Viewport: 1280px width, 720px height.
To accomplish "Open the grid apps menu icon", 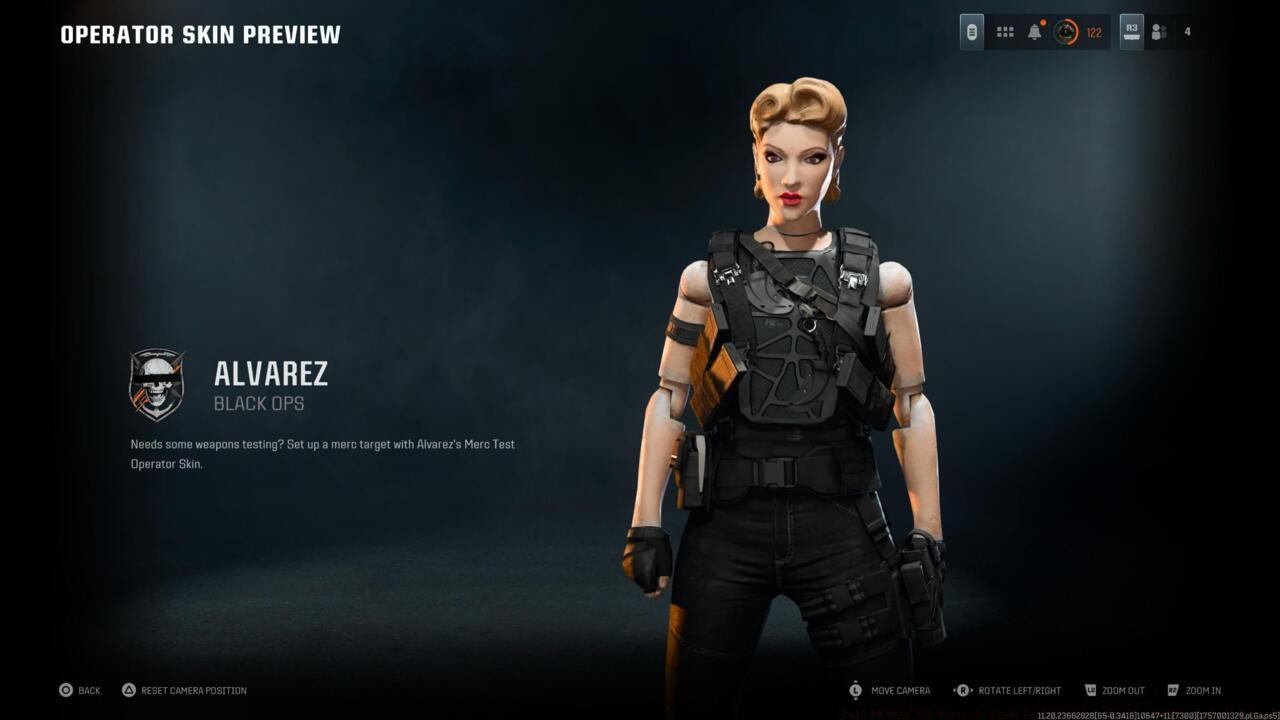I will pyautogui.click(x=1004, y=31).
